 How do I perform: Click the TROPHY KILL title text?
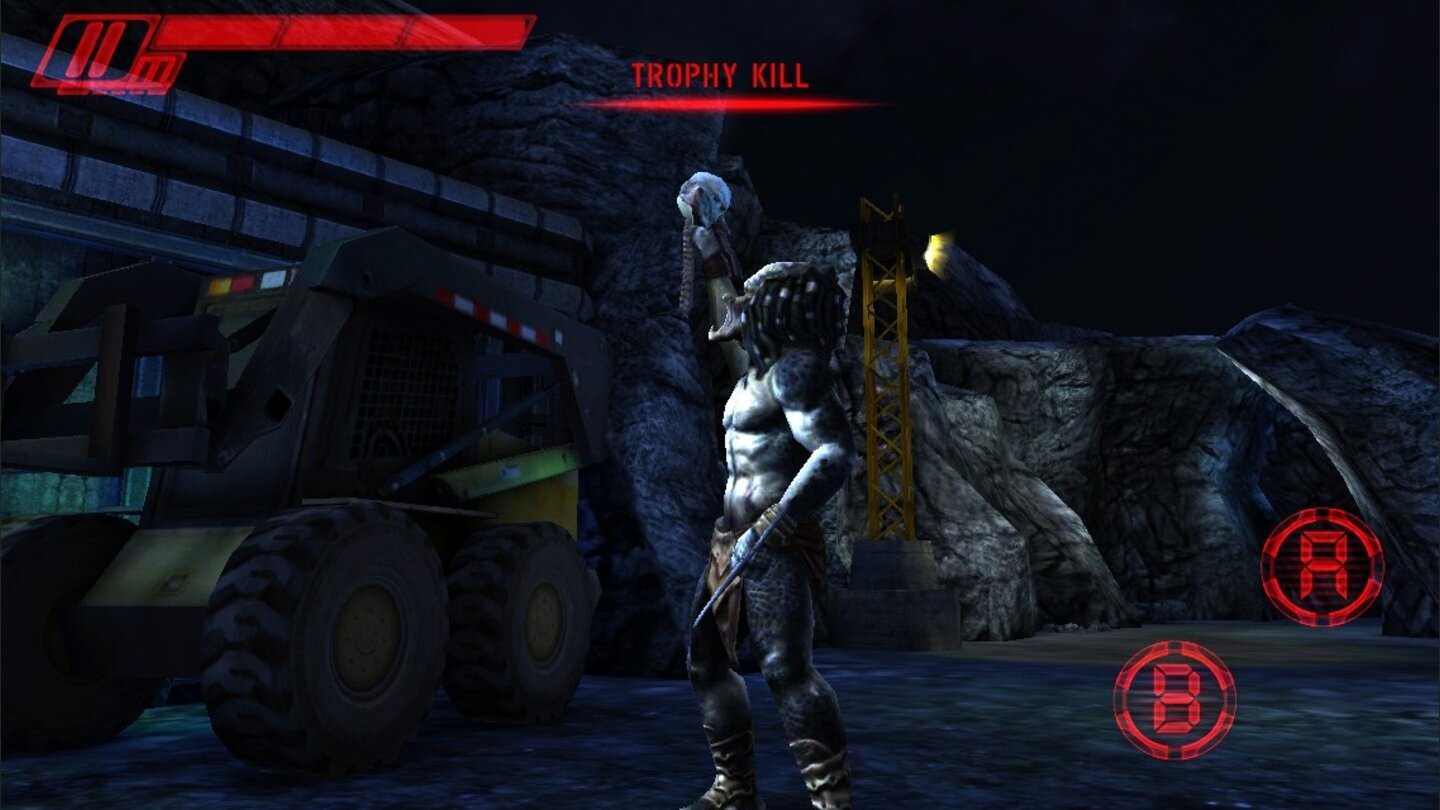720,73
